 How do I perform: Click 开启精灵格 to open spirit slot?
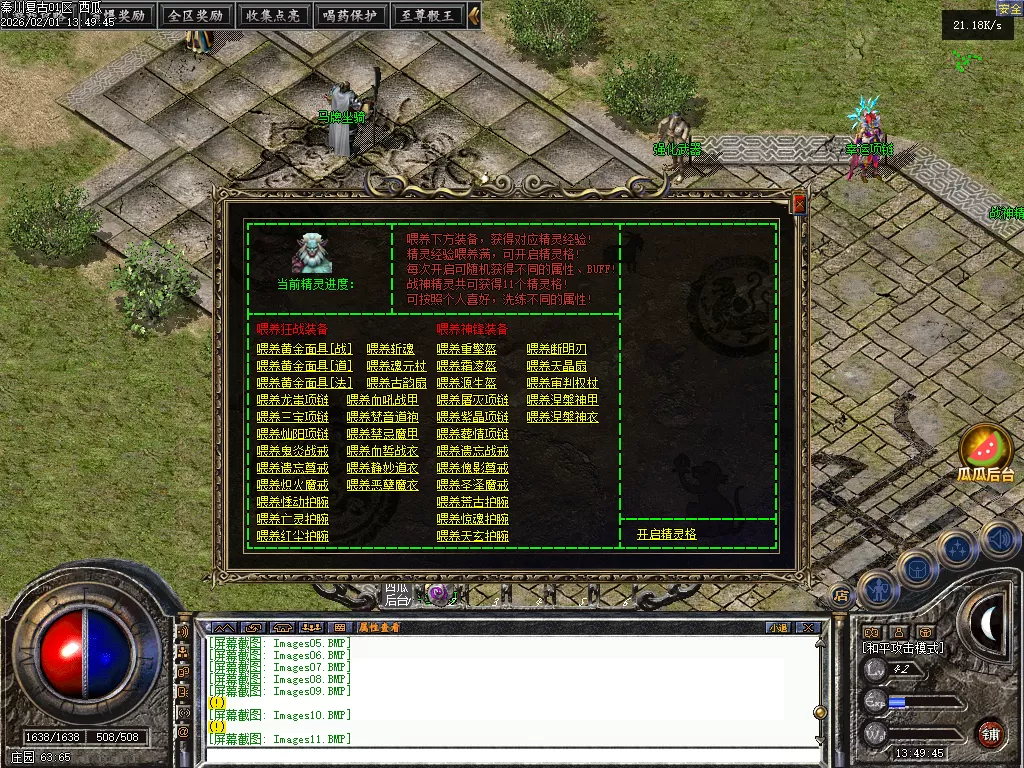pyautogui.click(x=666, y=535)
